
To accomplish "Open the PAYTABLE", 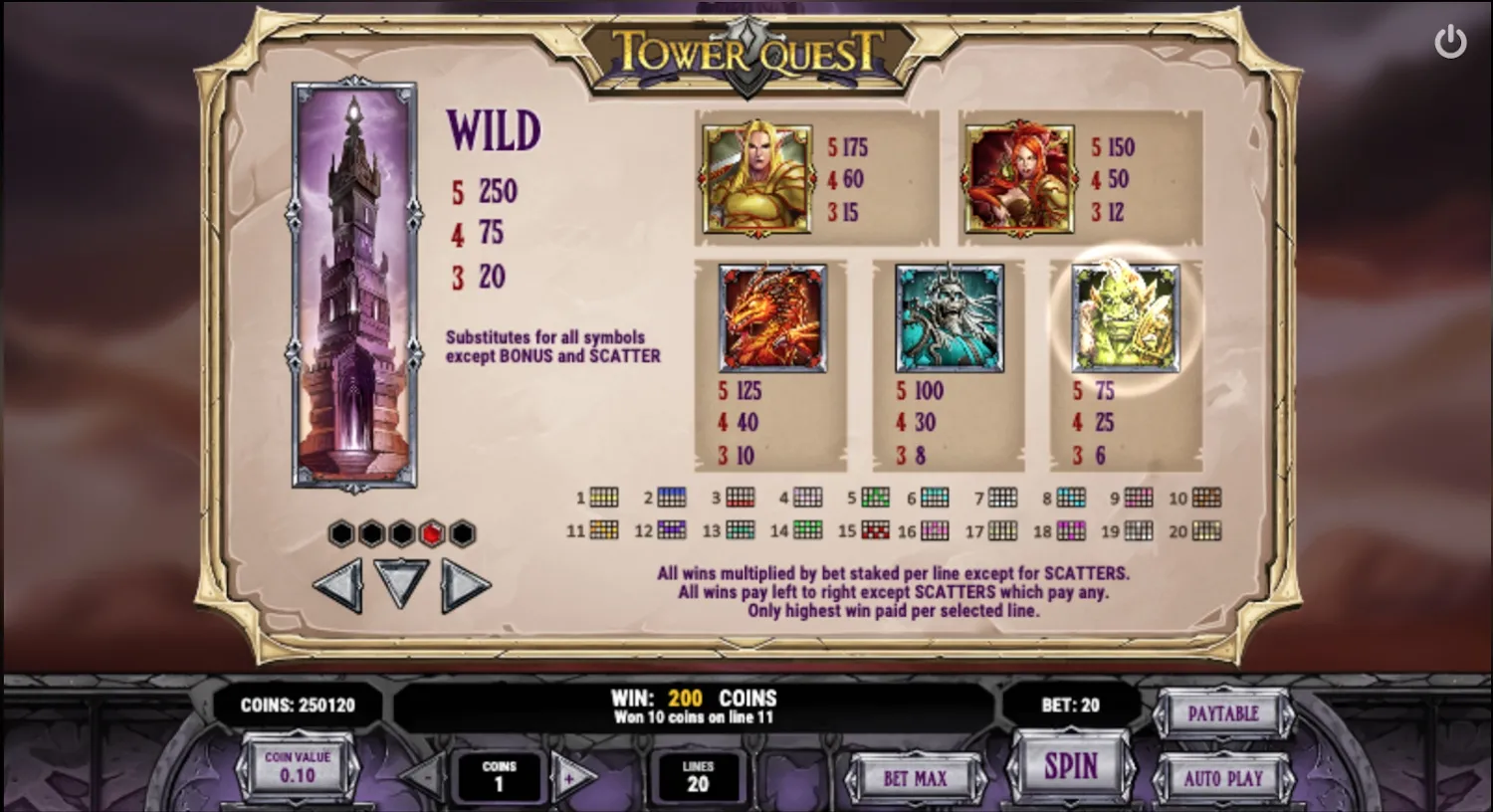I will 1224,713.
